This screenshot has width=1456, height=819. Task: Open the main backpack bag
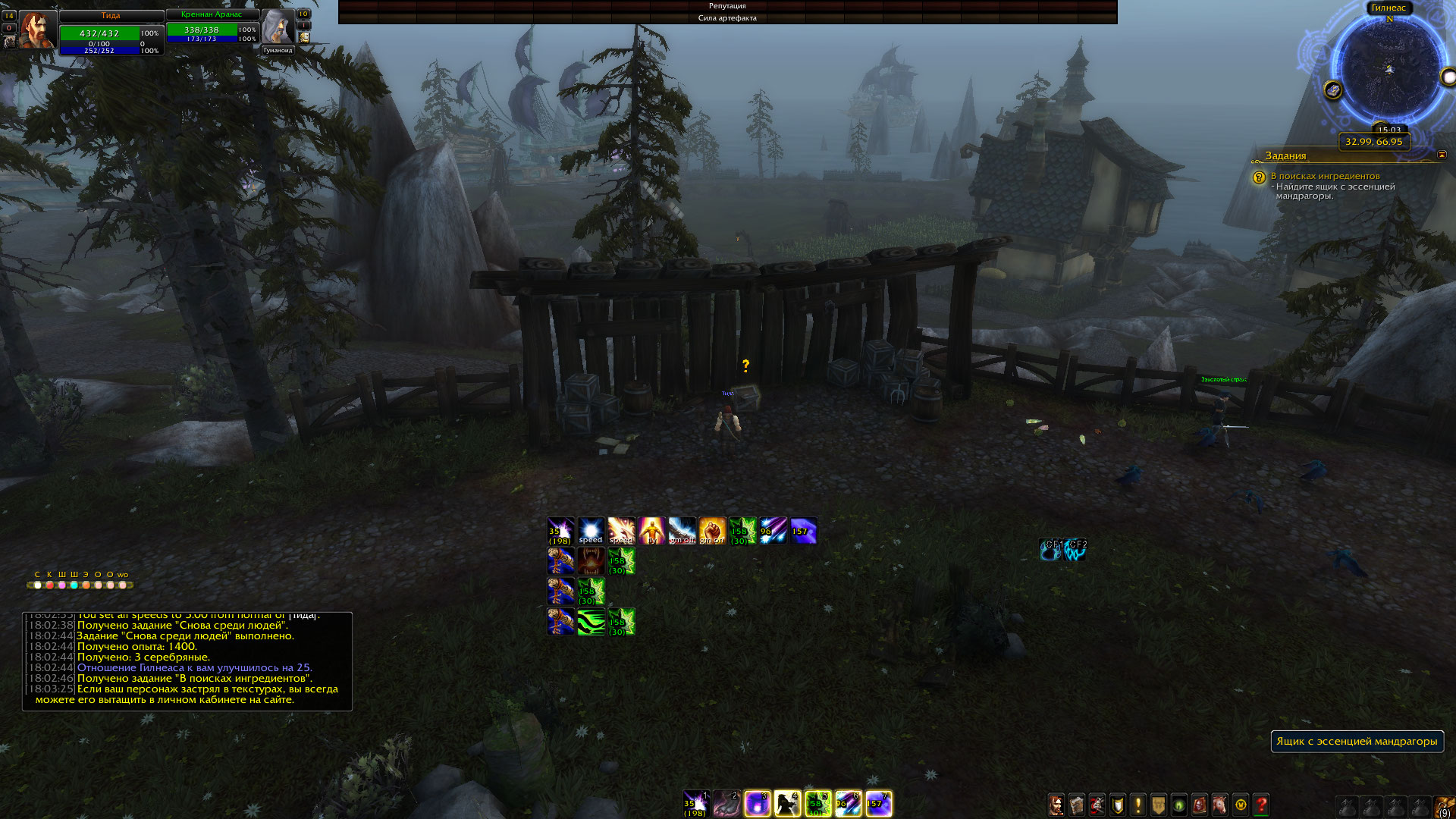pos(1445,805)
